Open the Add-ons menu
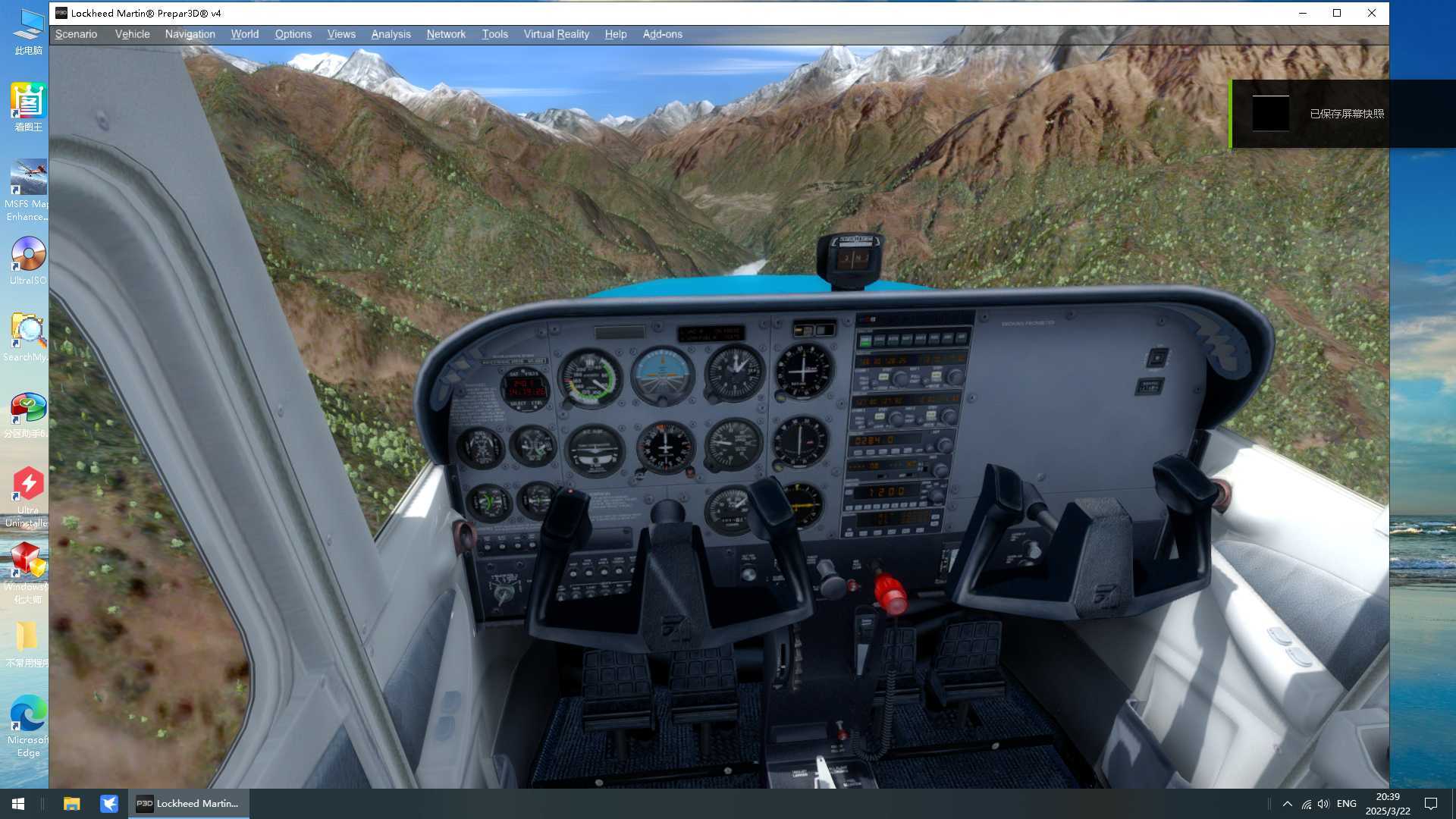The image size is (1456, 819). click(662, 34)
